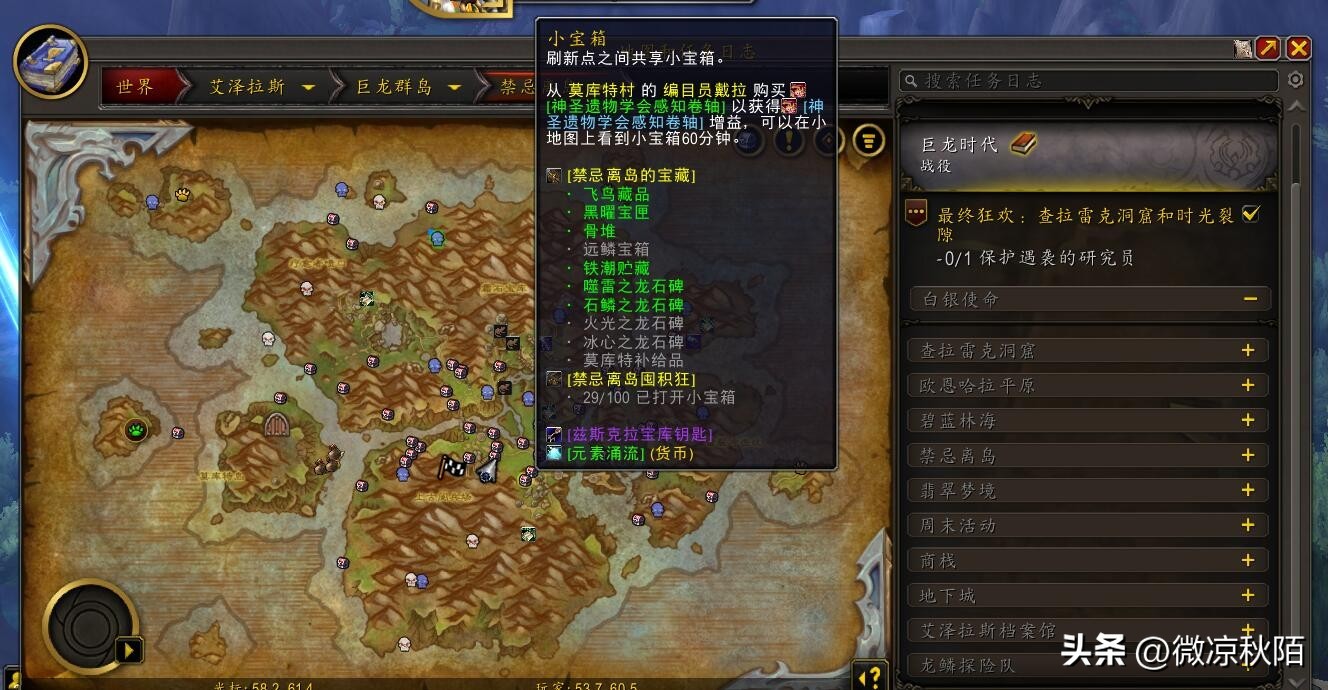This screenshot has height=690, width=1328.
Task: Expand the 碧蓝林海 quest category
Action: pyautogui.click(x=1248, y=420)
